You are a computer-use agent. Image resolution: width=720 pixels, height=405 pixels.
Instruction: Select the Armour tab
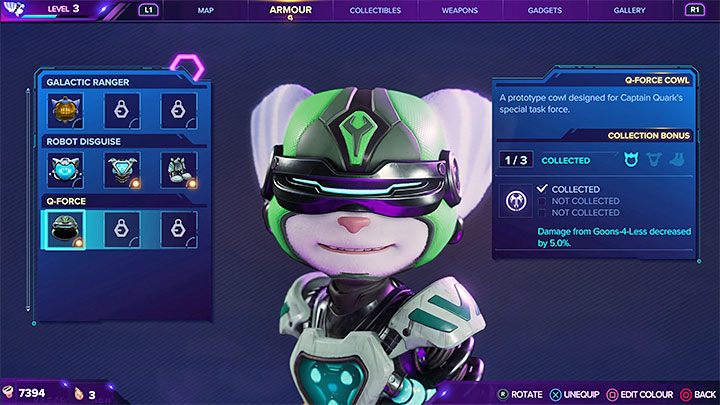290,10
